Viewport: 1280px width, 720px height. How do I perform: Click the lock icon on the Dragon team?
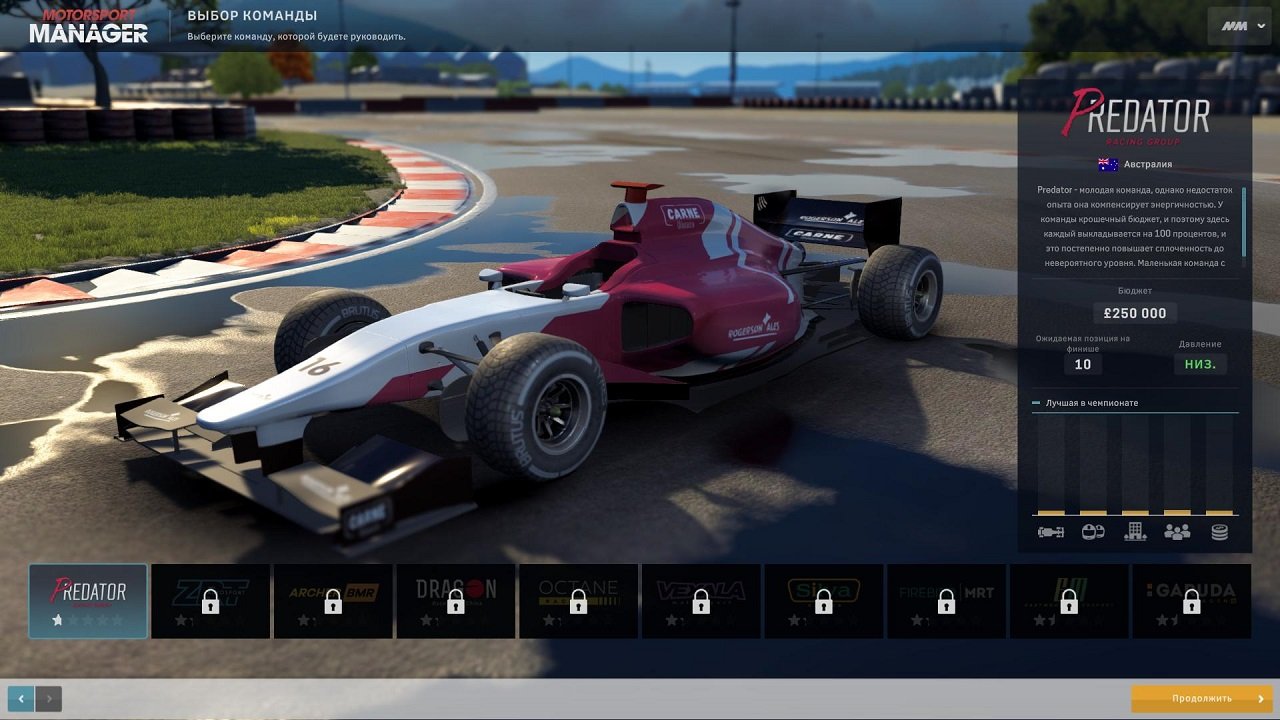click(x=456, y=603)
